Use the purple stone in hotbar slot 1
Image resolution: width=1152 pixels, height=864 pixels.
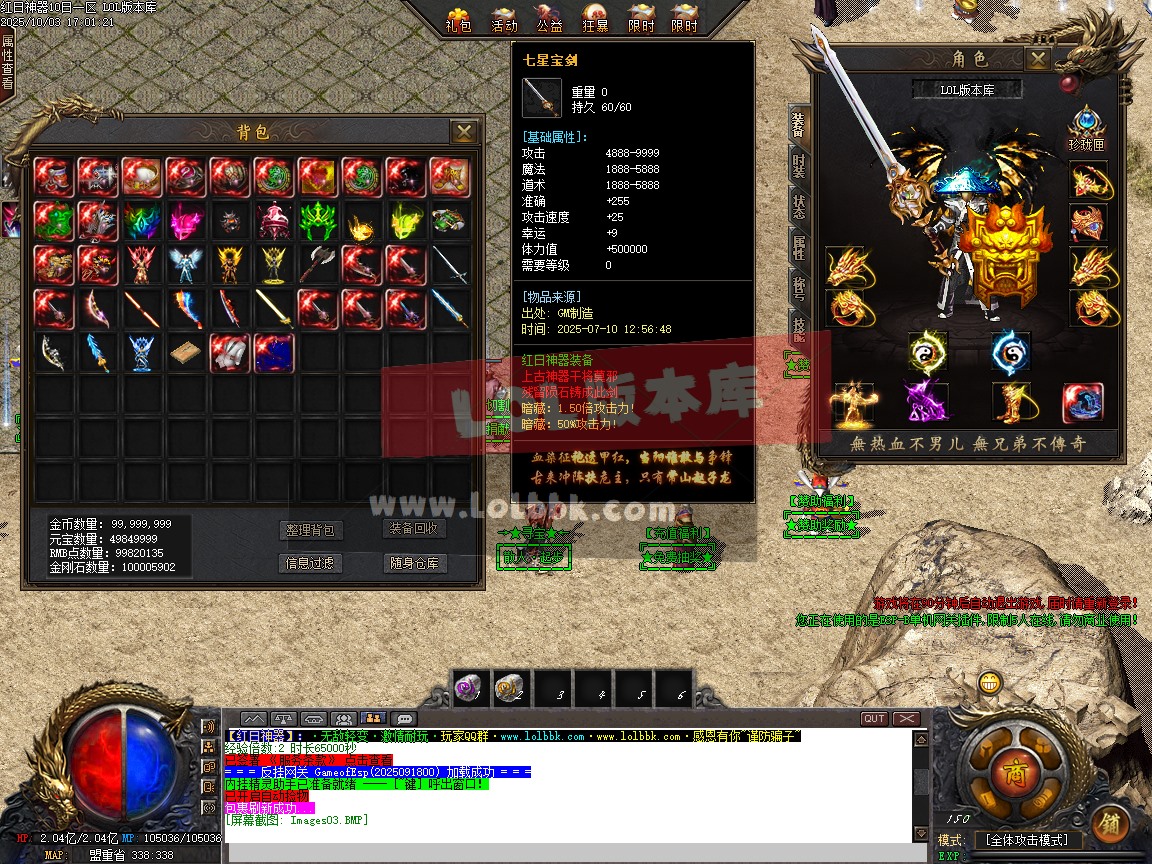tap(468, 686)
